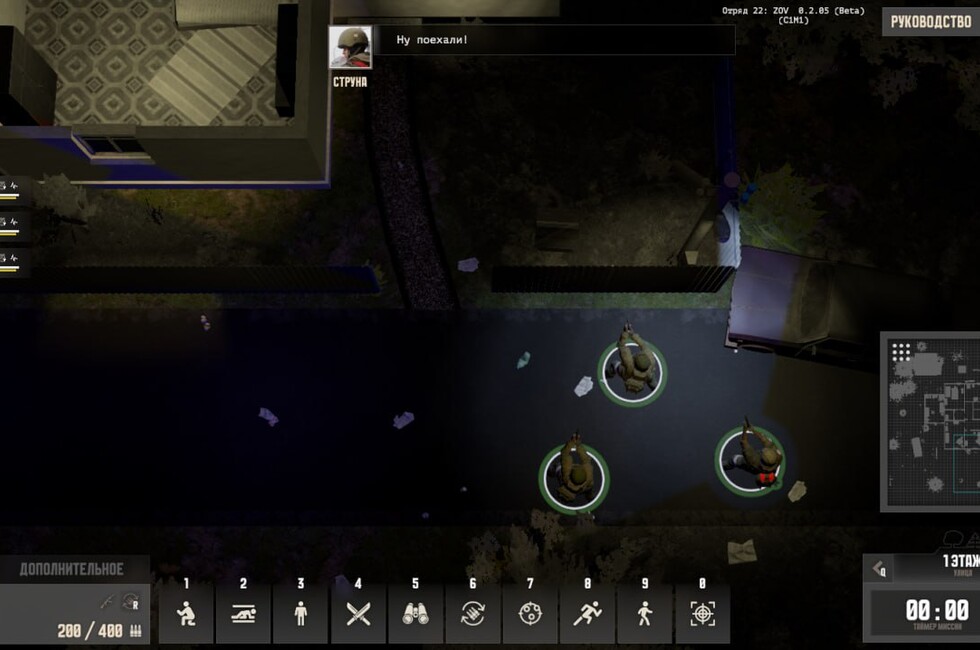Screen dimensions: 980x650
Task: Select the standing stance command
Action: [301, 614]
